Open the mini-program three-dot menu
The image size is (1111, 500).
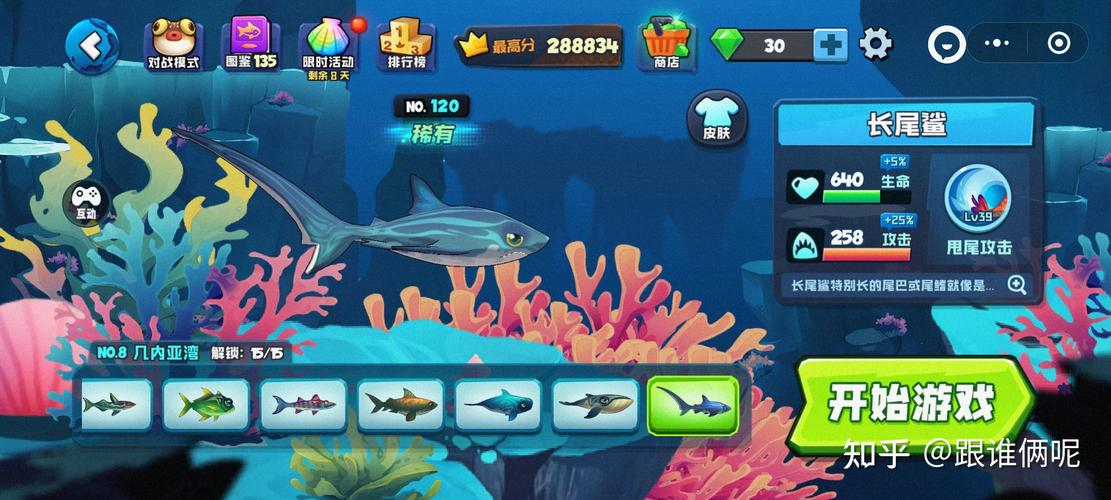coord(998,44)
